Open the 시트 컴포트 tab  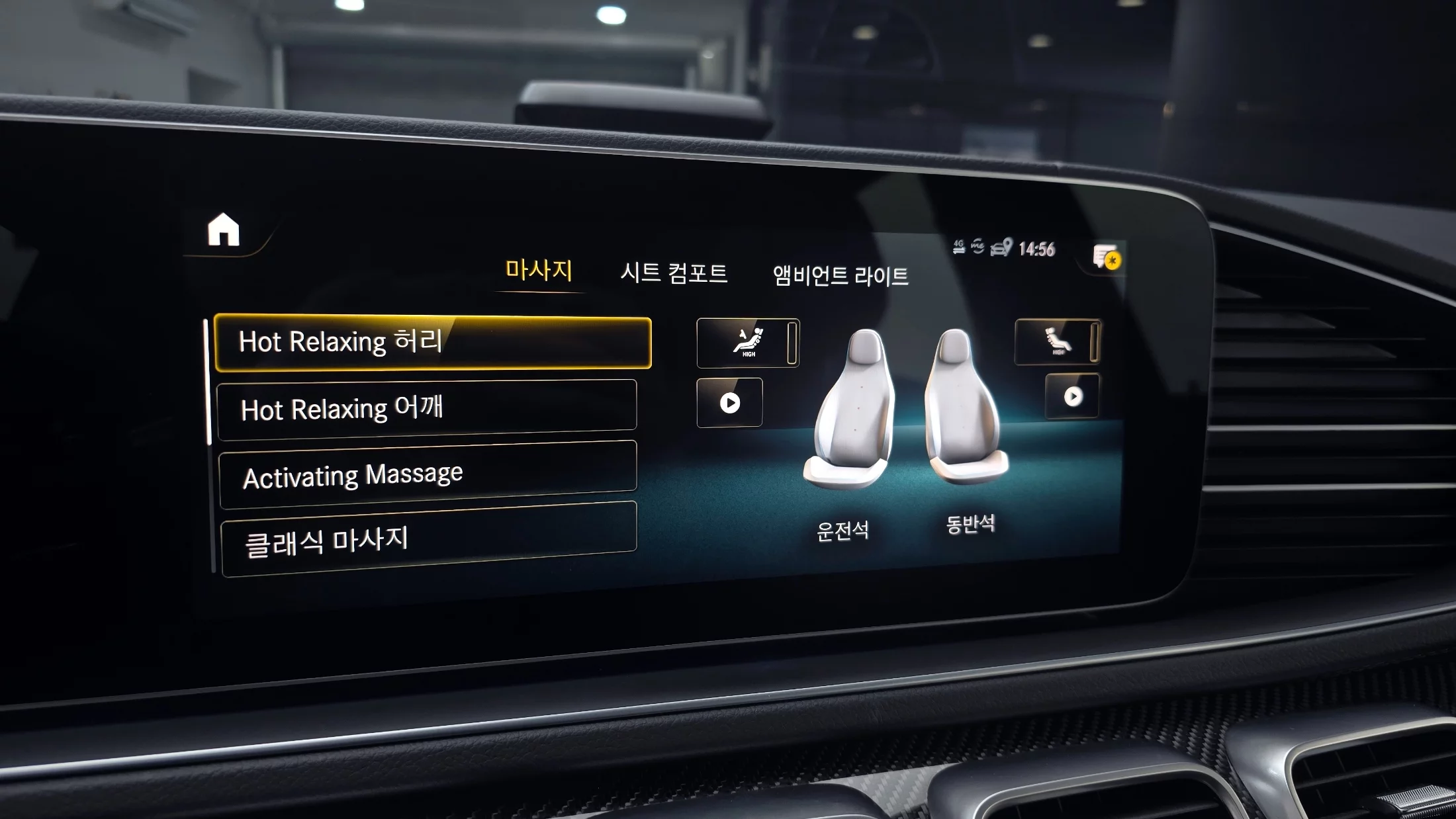(674, 273)
